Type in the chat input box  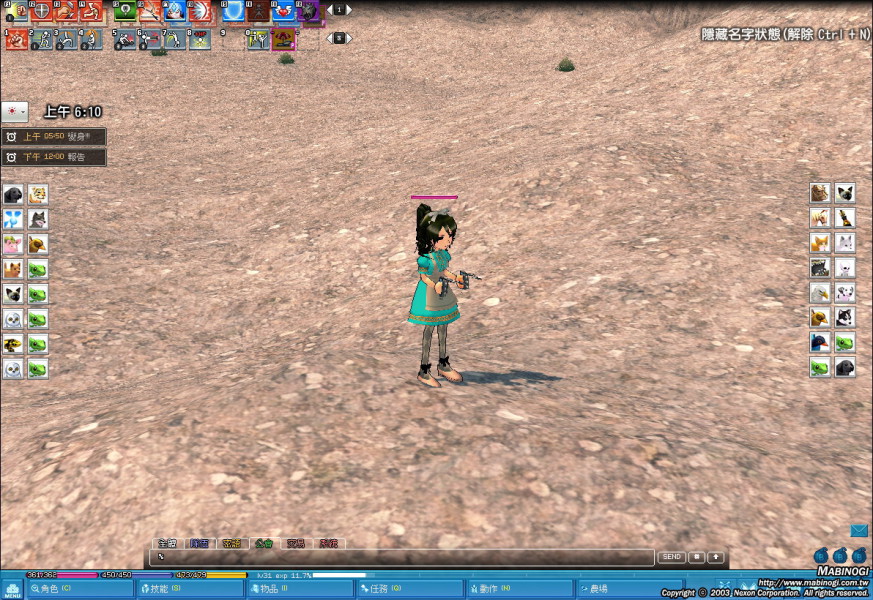[400, 557]
